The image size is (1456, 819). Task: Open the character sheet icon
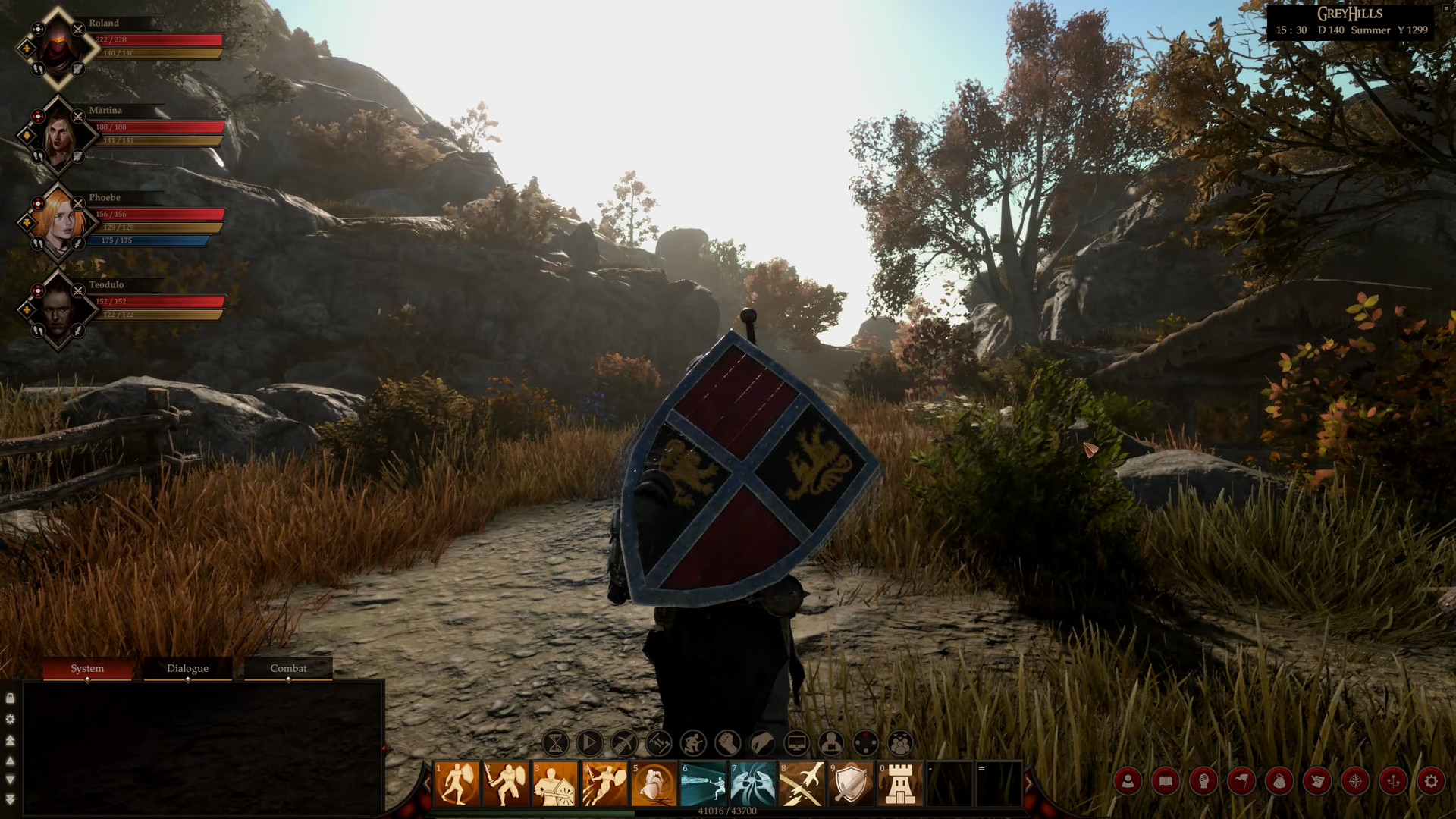(1129, 780)
